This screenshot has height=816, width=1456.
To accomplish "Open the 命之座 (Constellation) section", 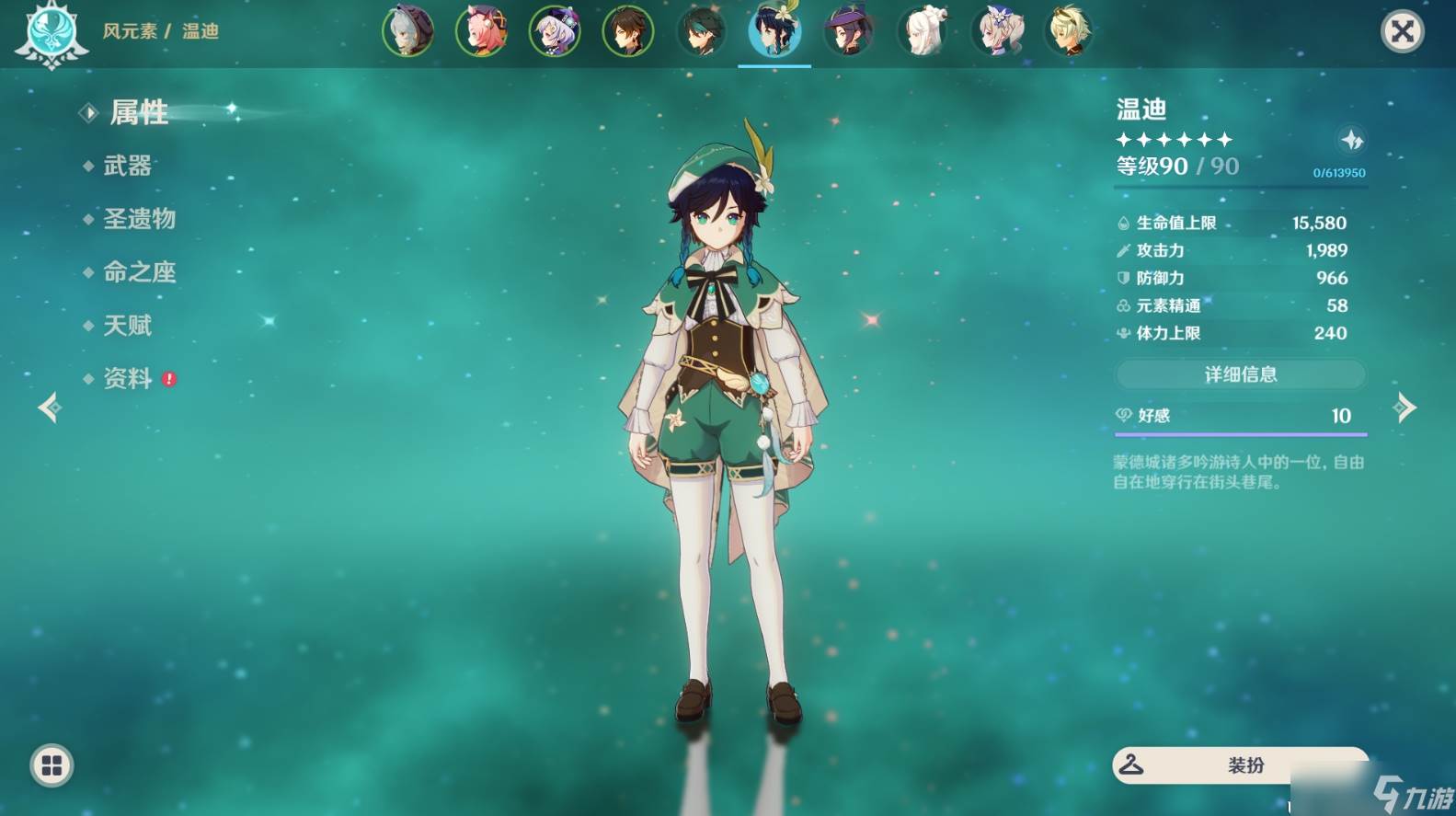I will [x=139, y=272].
